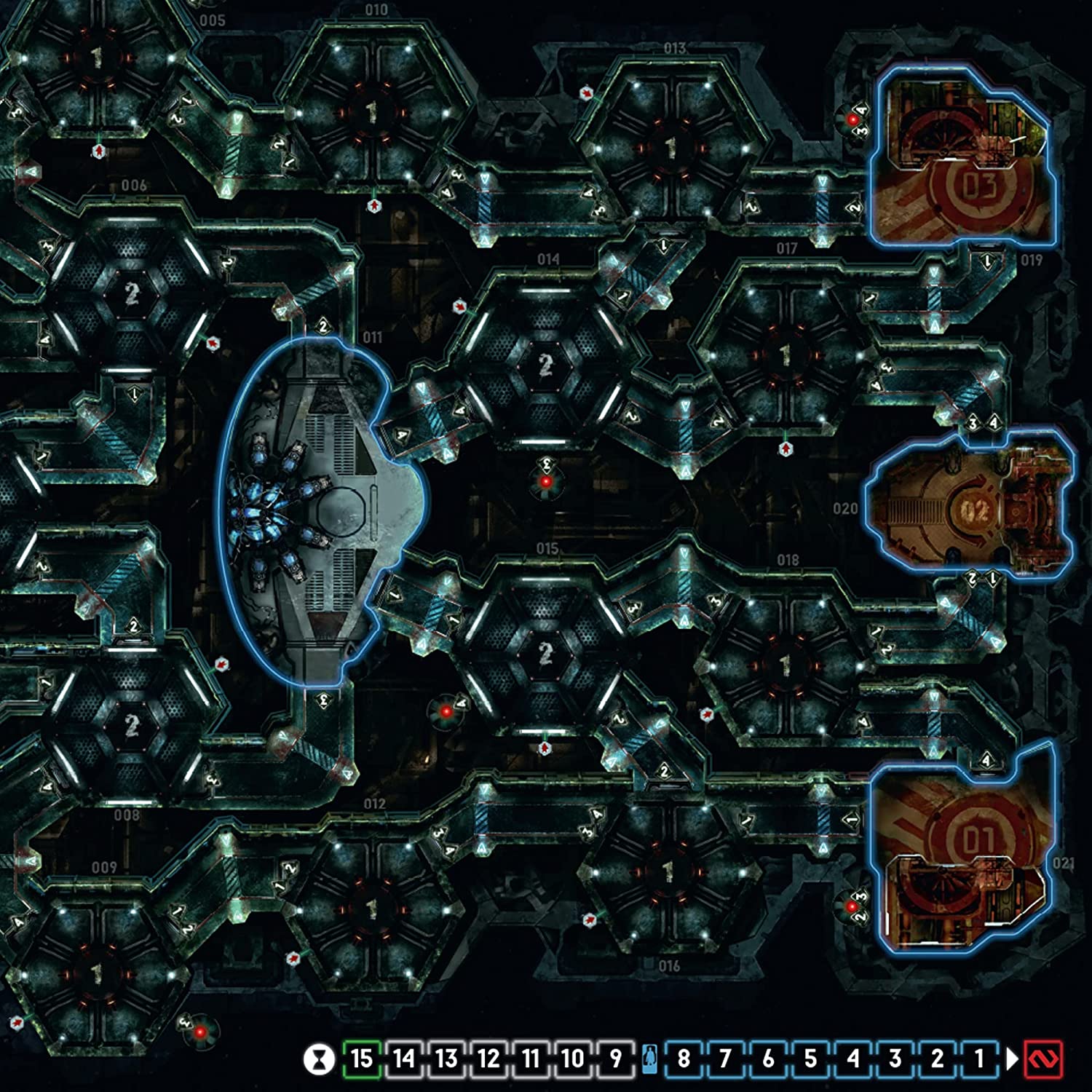Select the final time track slot 1
Viewport: 1092px width, 1092px height.
(x=979, y=1058)
